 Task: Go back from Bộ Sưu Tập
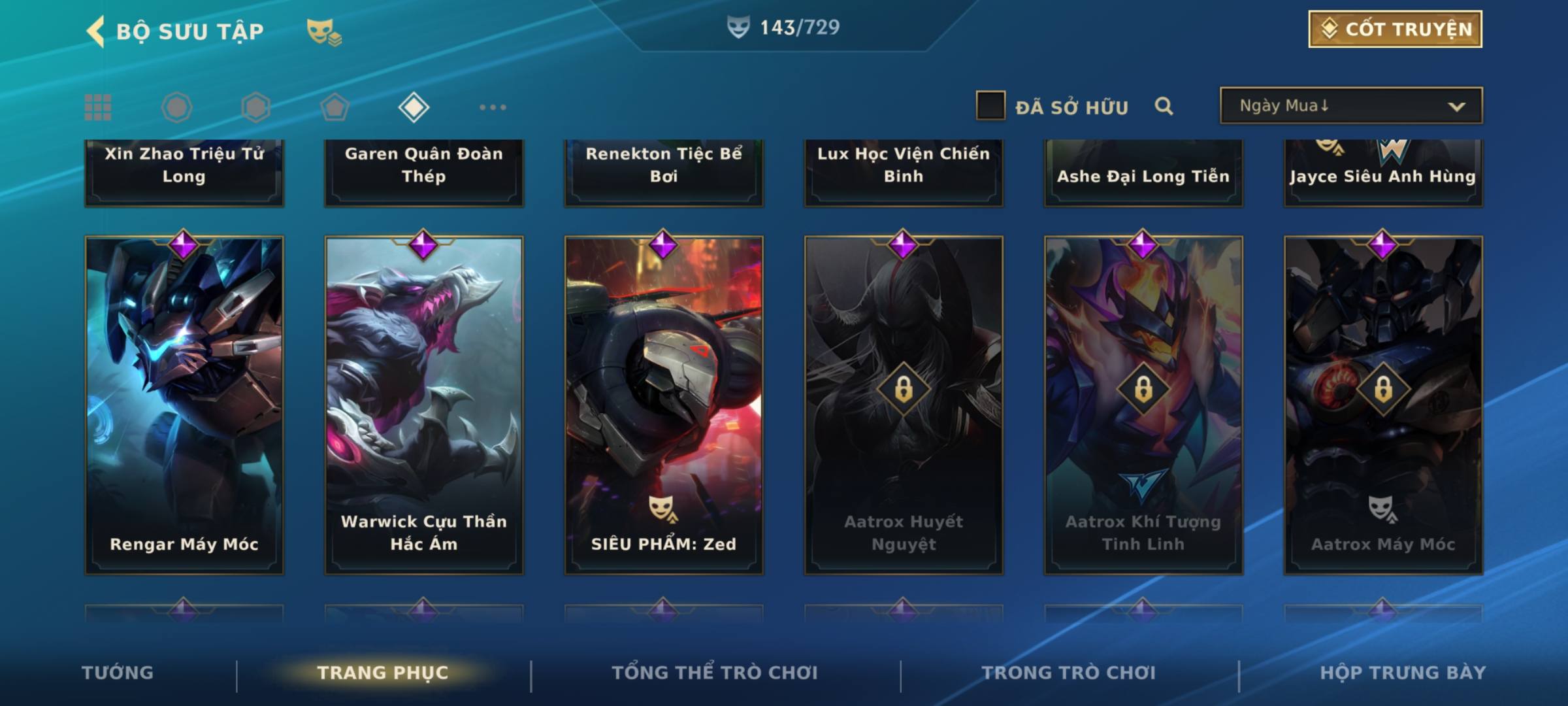[x=96, y=31]
